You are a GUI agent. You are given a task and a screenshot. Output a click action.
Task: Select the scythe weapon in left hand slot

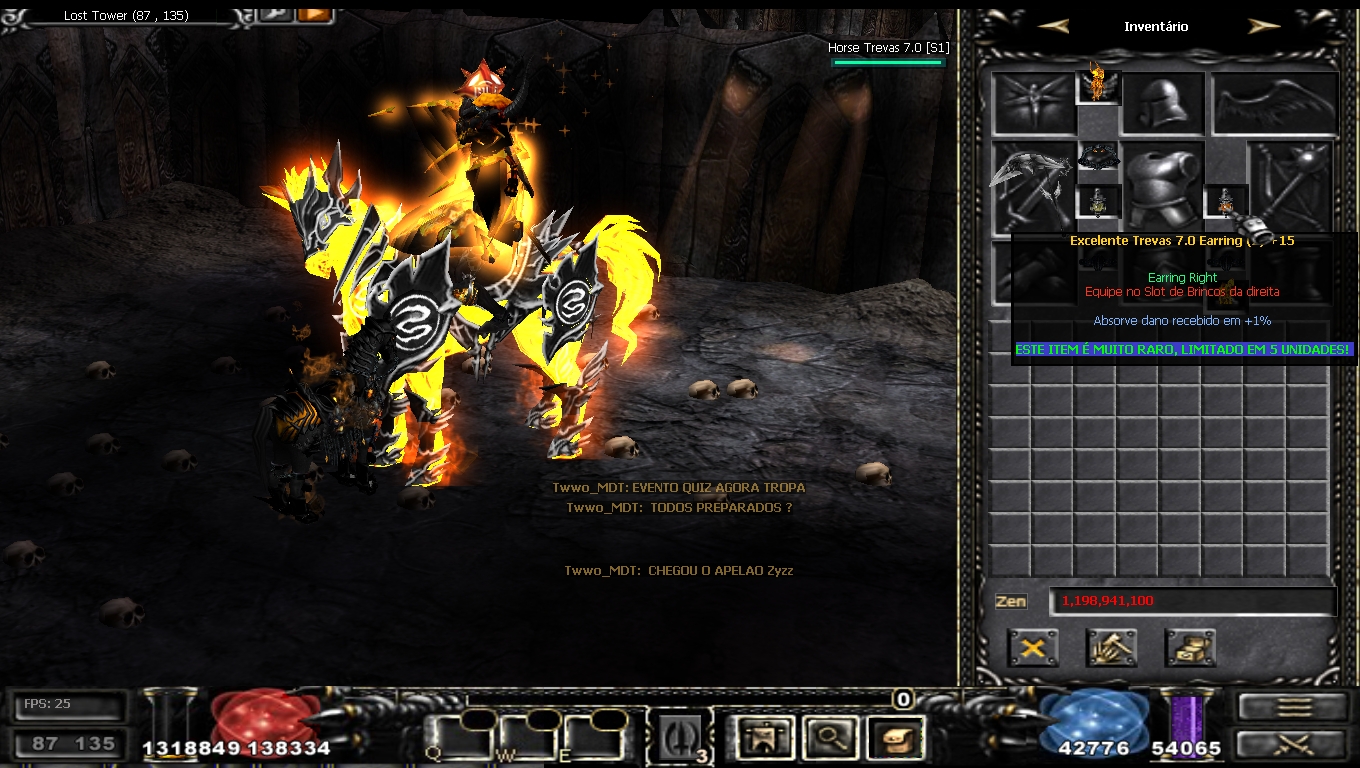click(x=1032, y=187)
